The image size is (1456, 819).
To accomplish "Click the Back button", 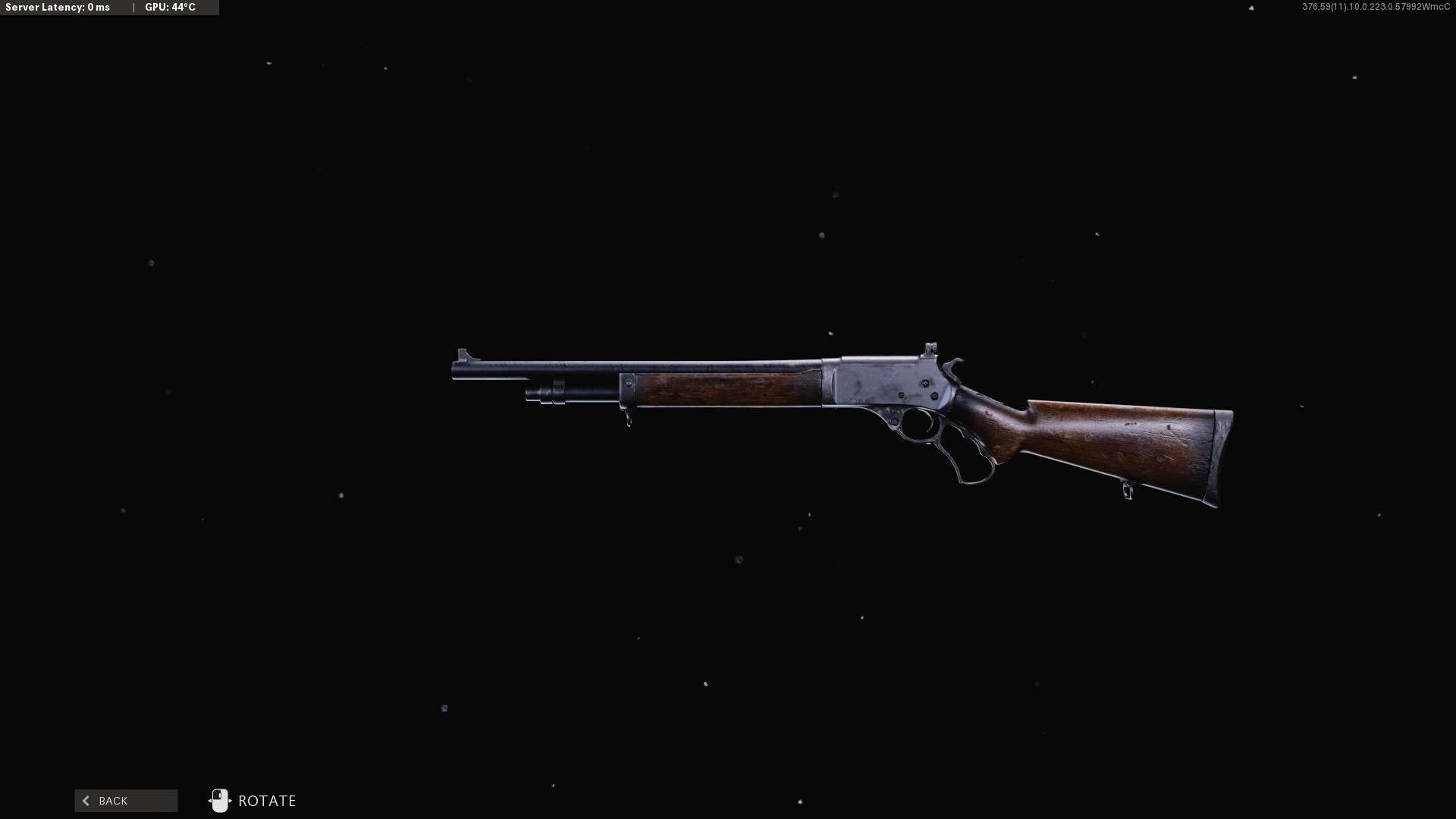I will pyautogui.click(x=126, y=801).
